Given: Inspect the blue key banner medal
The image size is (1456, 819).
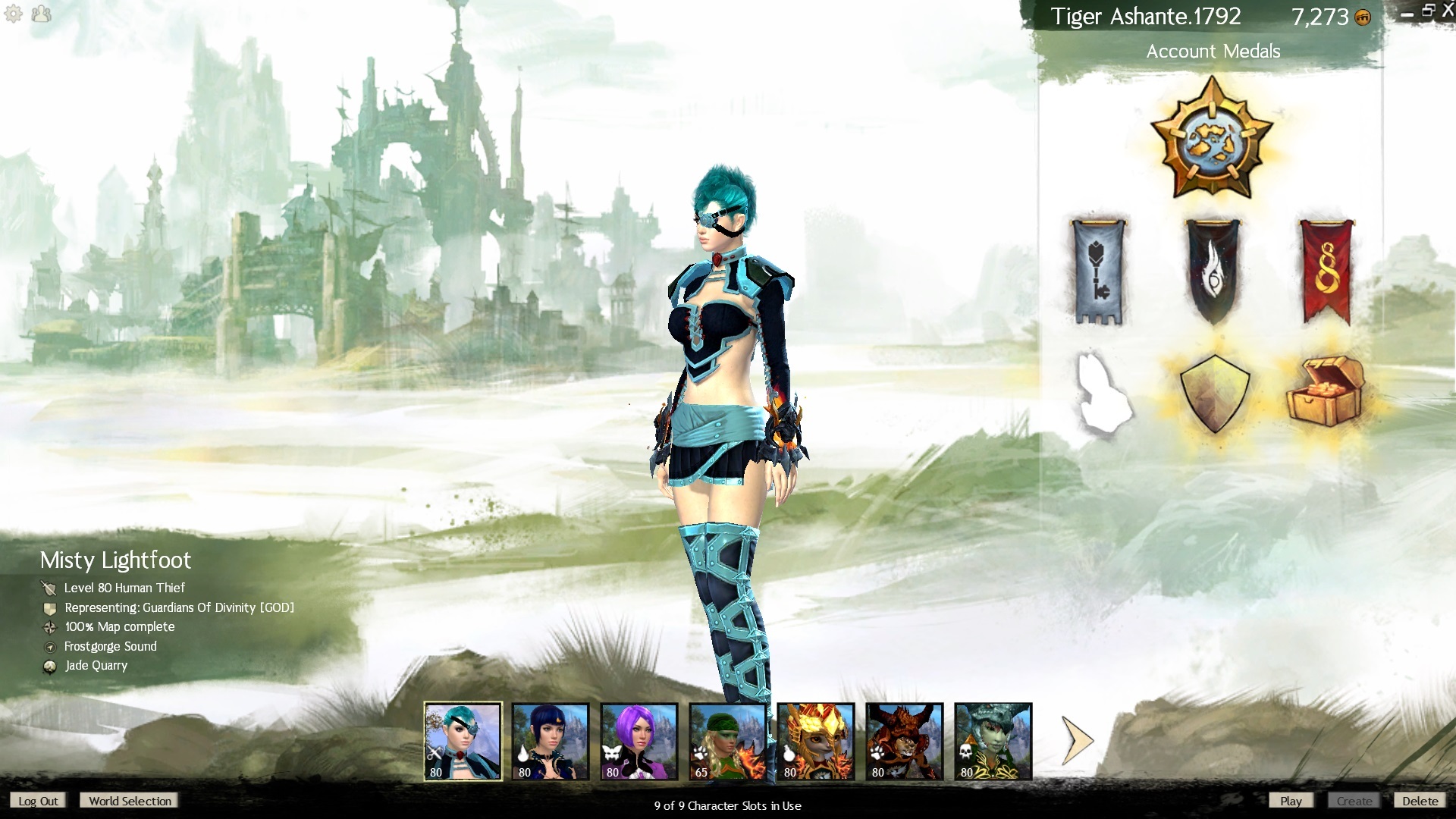Looking at the screenshot, I should click(x=1098, y=271).
